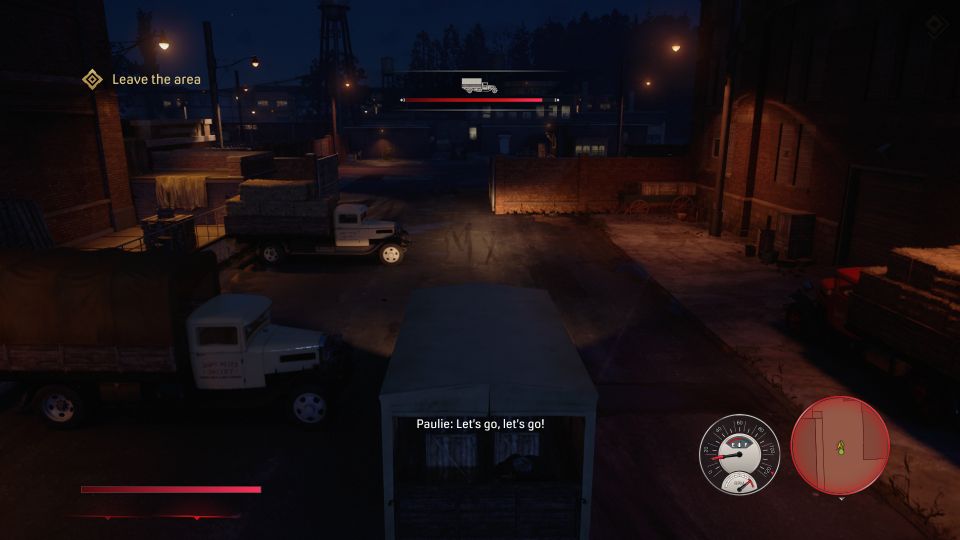Click the speedometer gauge
The height and width of the screenshot is (540, 960).
[x=738, y=453]
